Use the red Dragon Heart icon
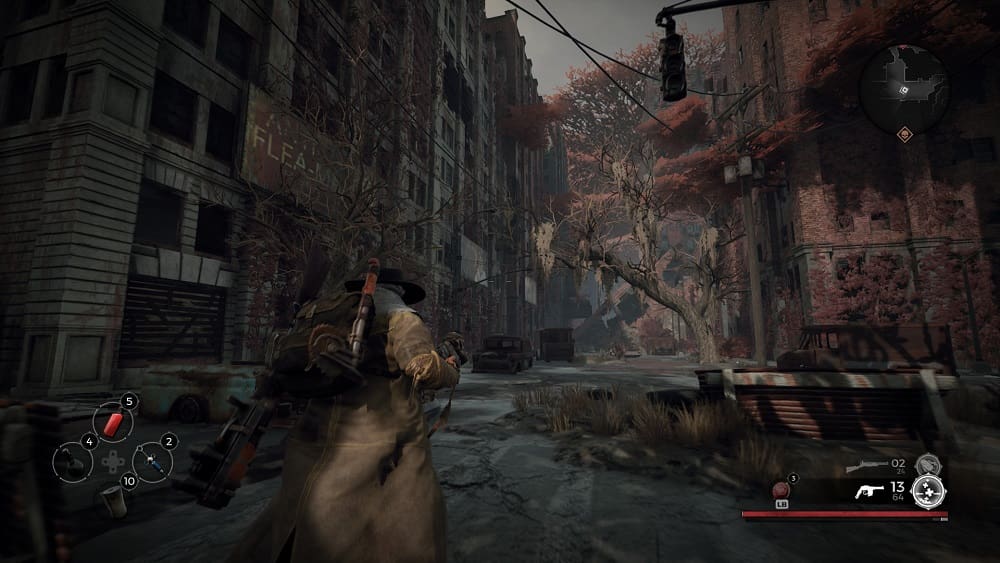The width and height of the screenshot is (1000, 563). click(781, 491)
